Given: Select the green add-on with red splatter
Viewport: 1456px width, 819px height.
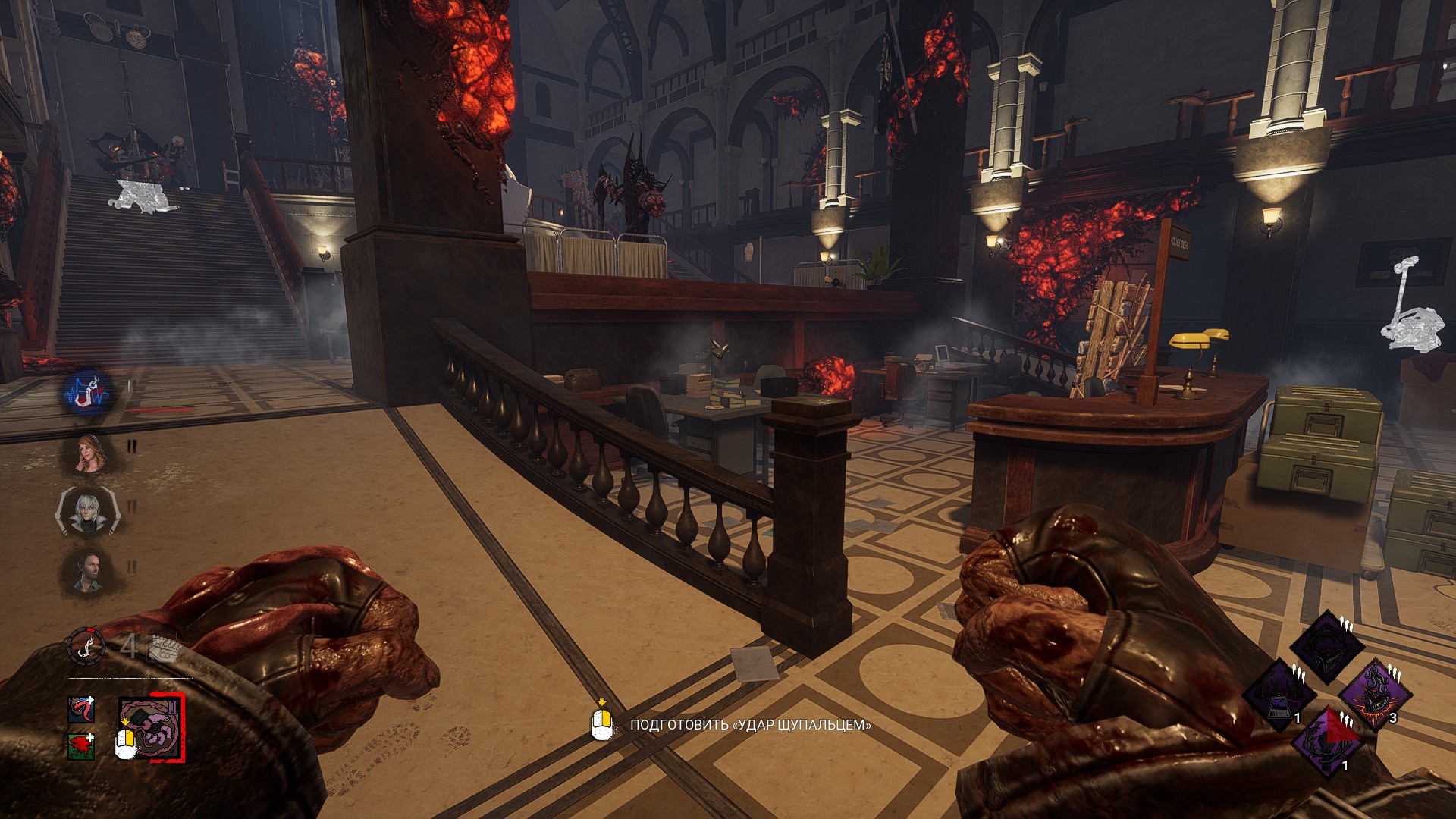Looking at the screenshot, I should coord(81,746).
